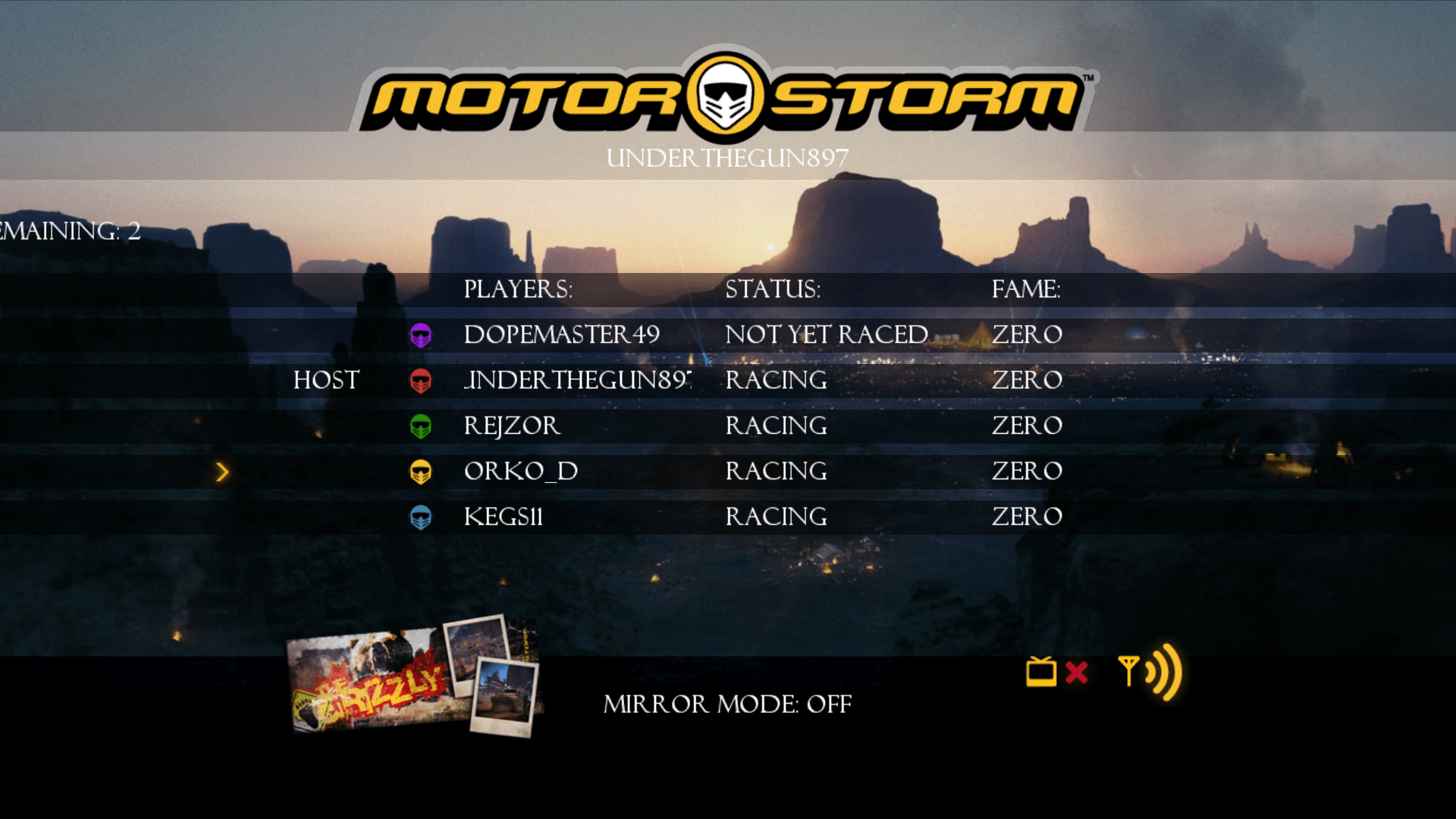Click the HOST label next to UNDERTHEGUN897
Image resolution: width=1456 pixels, height=819 pixels.
point(326,380)
